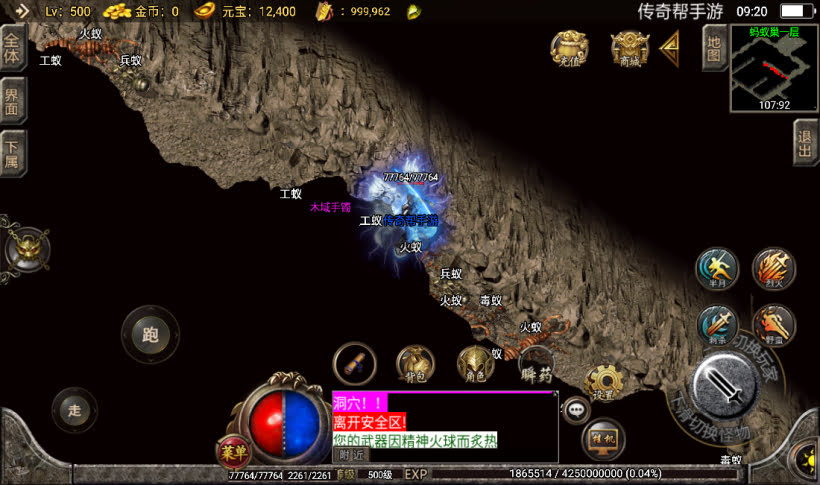Image resolution: width=820 pixels, height=485 pixels.
Task: Open the 背包 backpack
Action: point(415,364)
